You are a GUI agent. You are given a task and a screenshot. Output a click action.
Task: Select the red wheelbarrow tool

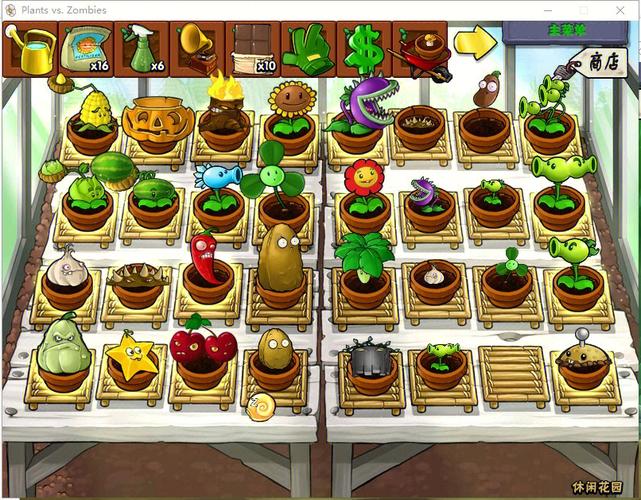pyautogui.click(x=420, y=49)
